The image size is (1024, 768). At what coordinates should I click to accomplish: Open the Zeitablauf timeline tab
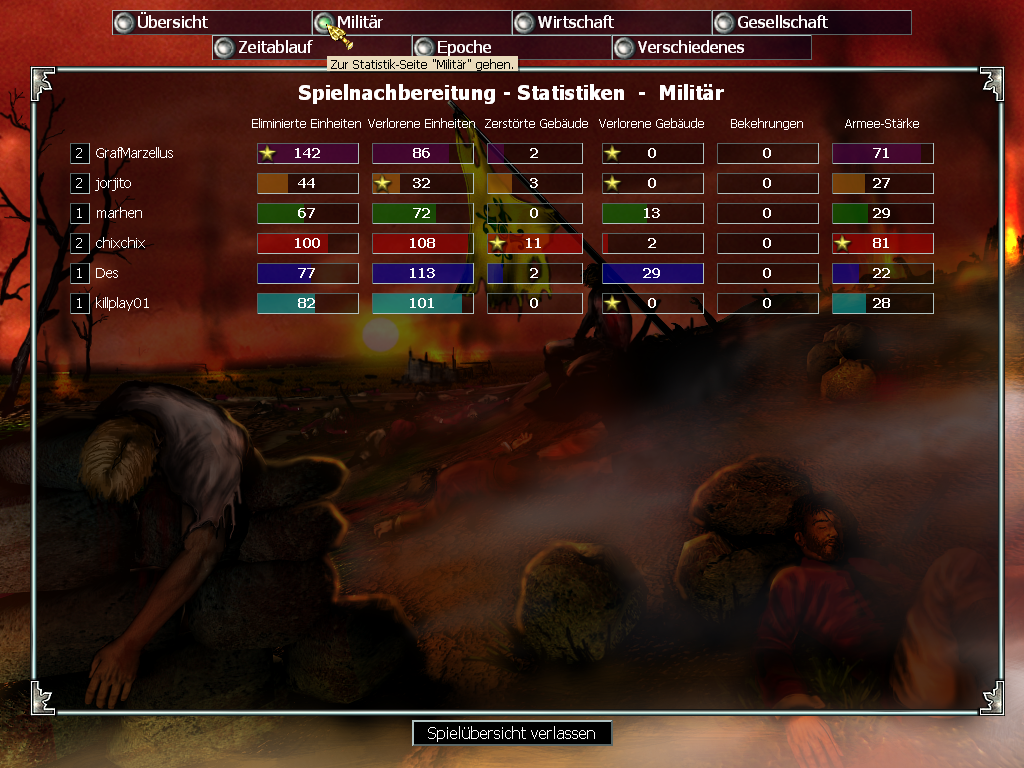pos(311,47)
